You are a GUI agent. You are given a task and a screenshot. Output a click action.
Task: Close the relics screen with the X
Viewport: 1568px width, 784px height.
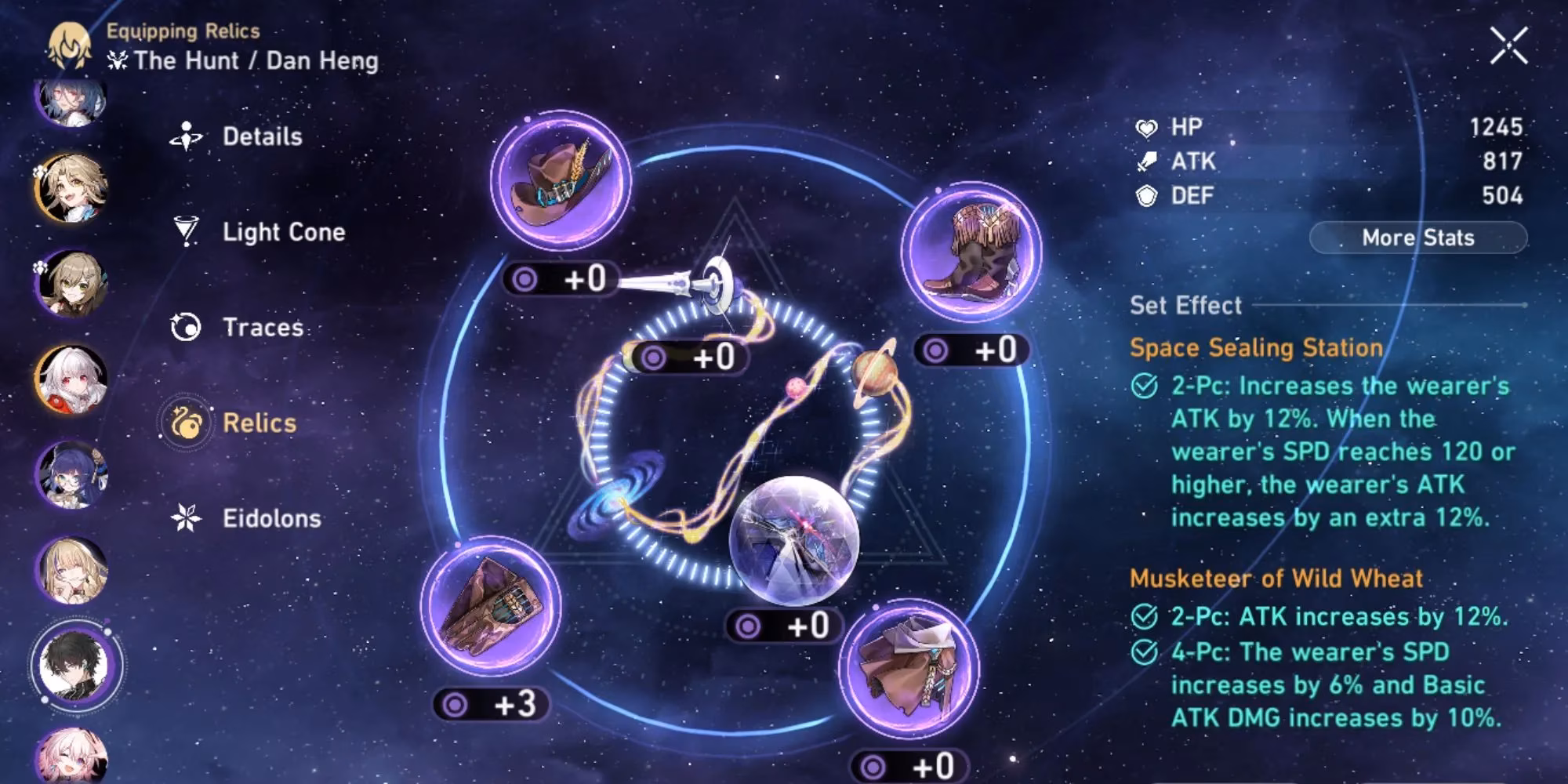[1508, 45]
